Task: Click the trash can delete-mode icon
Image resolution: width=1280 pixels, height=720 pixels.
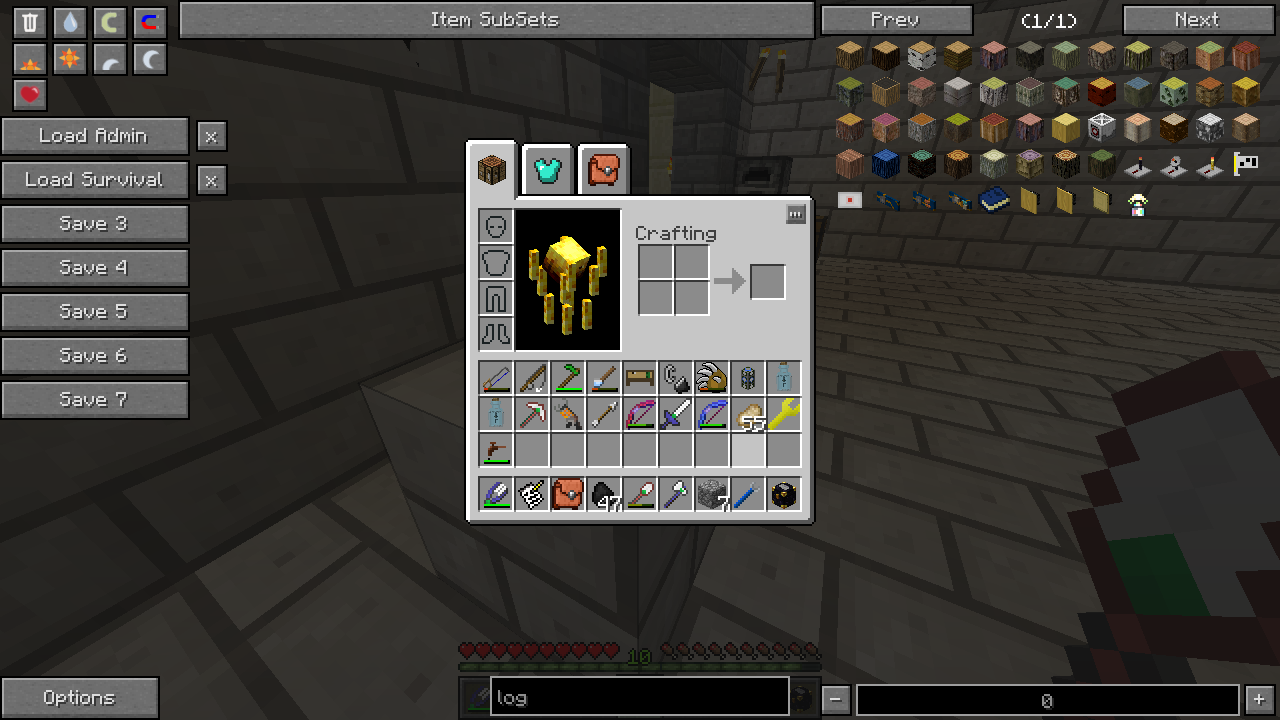Action: click(x=30, y=22)
